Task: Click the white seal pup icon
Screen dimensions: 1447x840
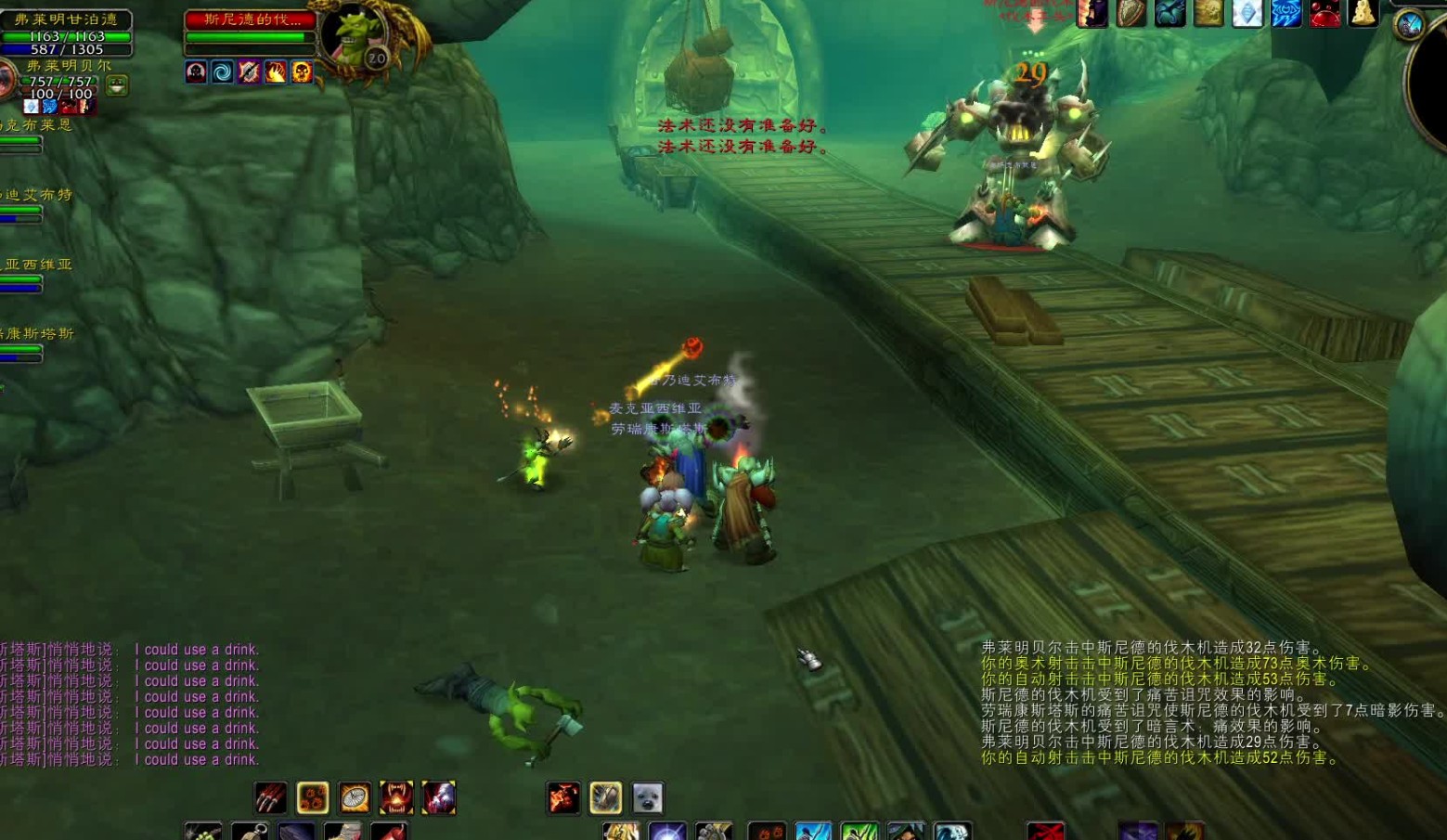Action: pos(648,797)
